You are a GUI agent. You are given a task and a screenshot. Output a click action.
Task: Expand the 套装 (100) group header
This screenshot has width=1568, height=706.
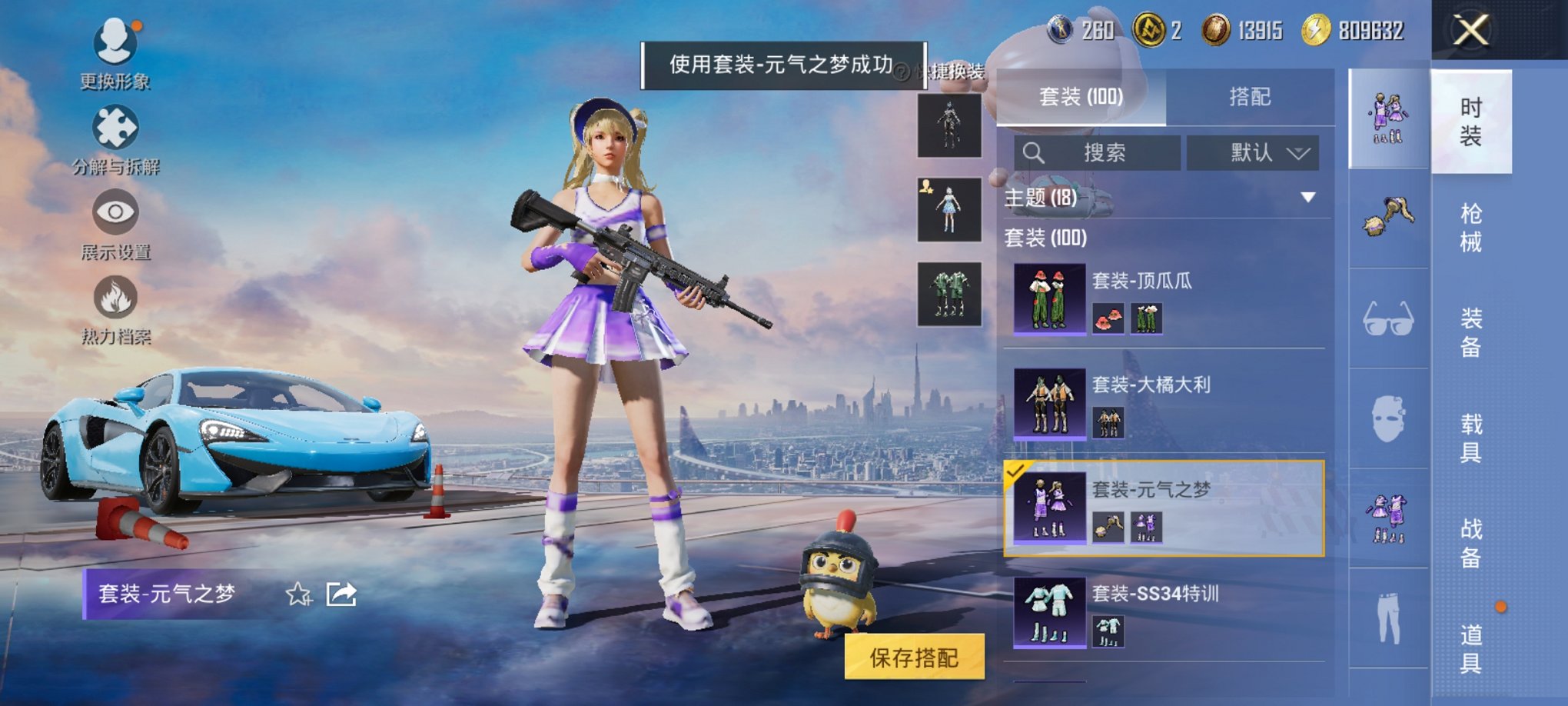(1045, 239)
